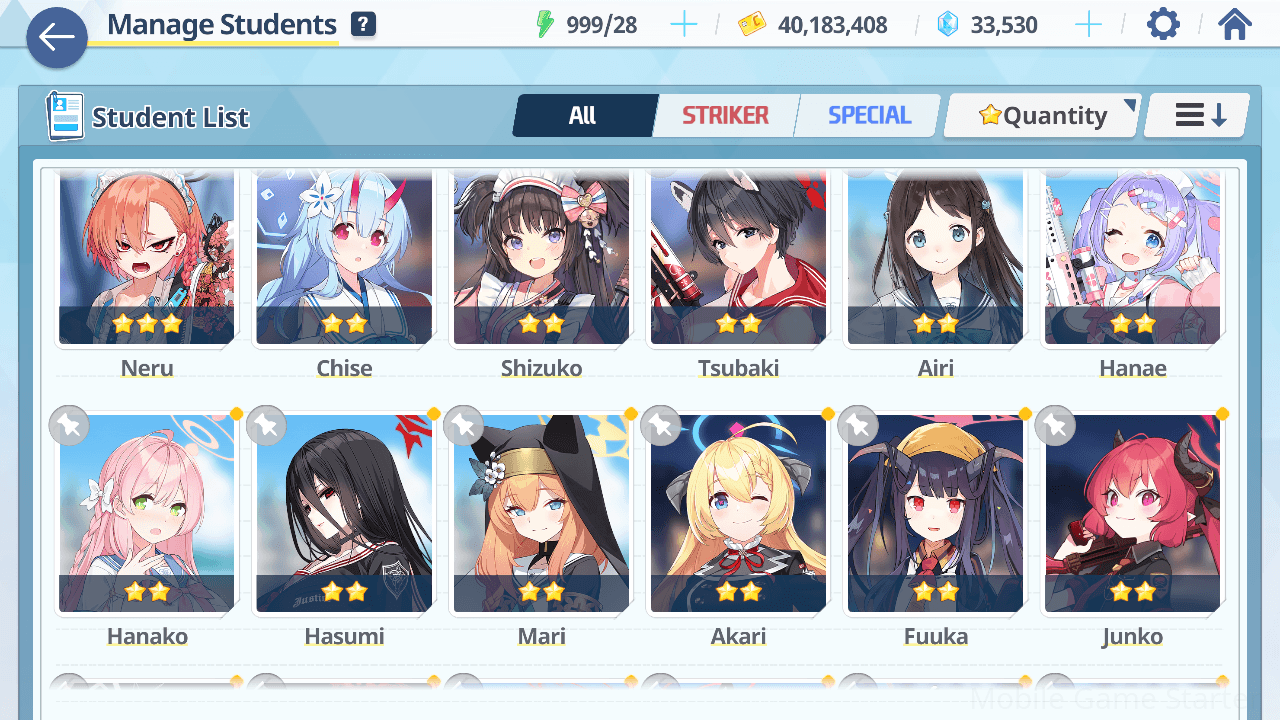Return to the home screen

coord(1235,24)
